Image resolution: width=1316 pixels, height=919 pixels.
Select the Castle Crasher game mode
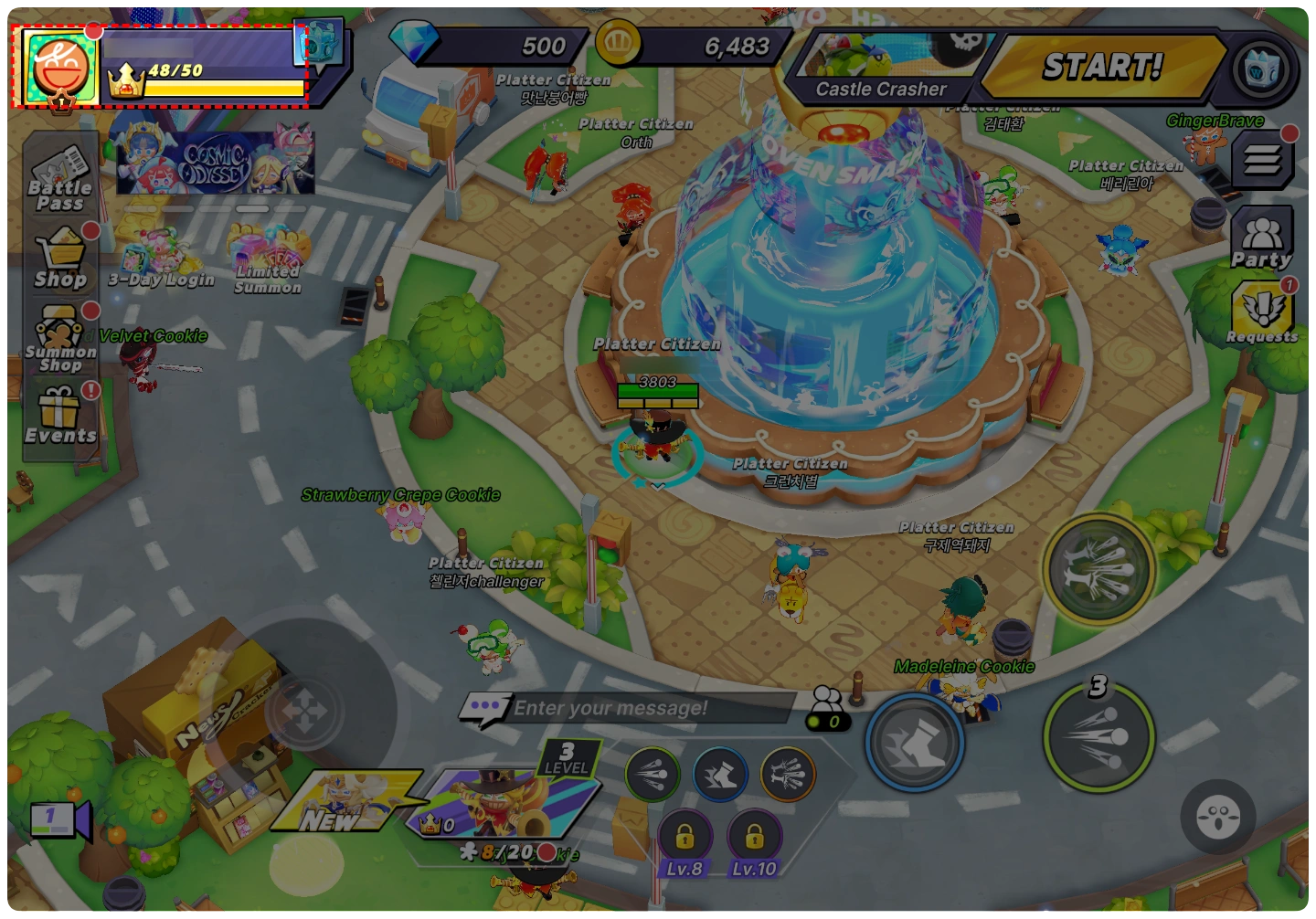coord(882,69)
